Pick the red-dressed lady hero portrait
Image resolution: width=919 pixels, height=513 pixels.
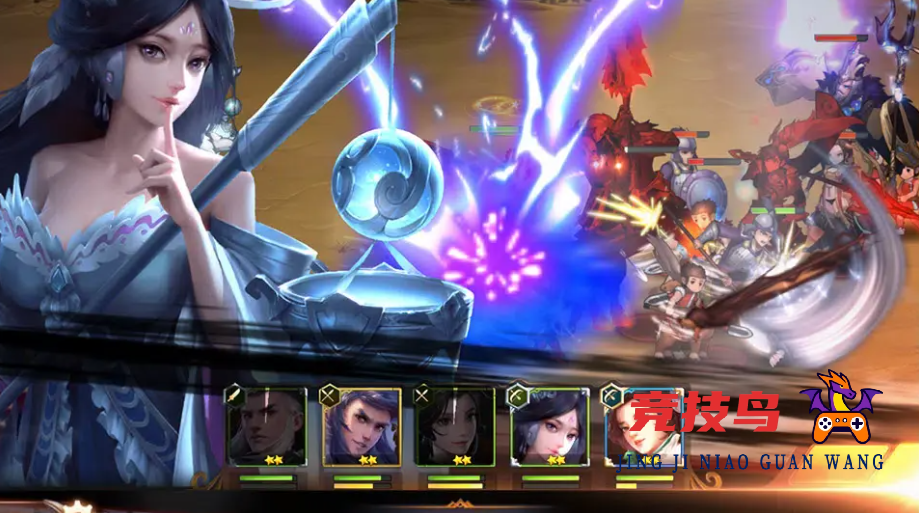[x=644, y=427]
